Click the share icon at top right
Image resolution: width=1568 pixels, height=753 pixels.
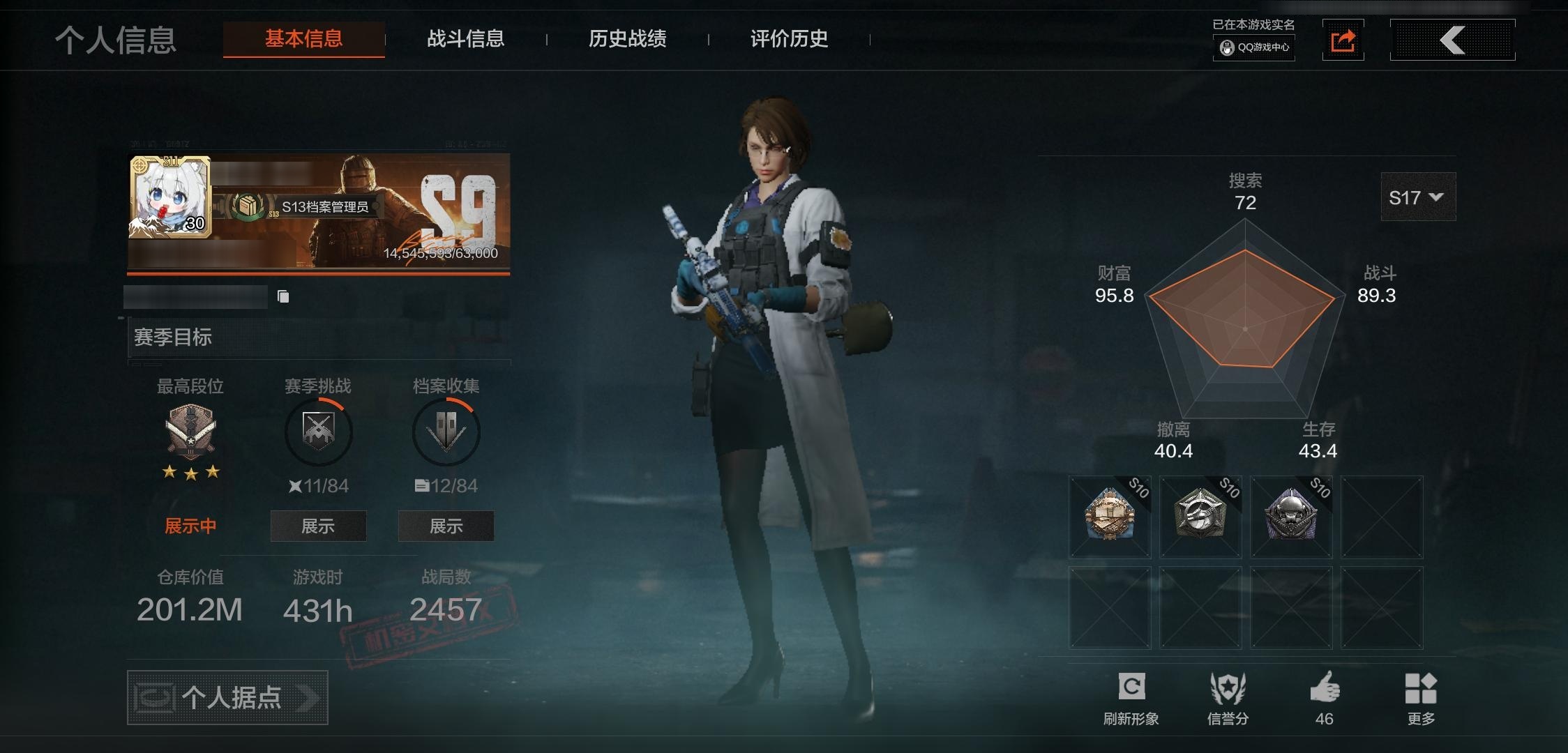(x=1343, y=42)
